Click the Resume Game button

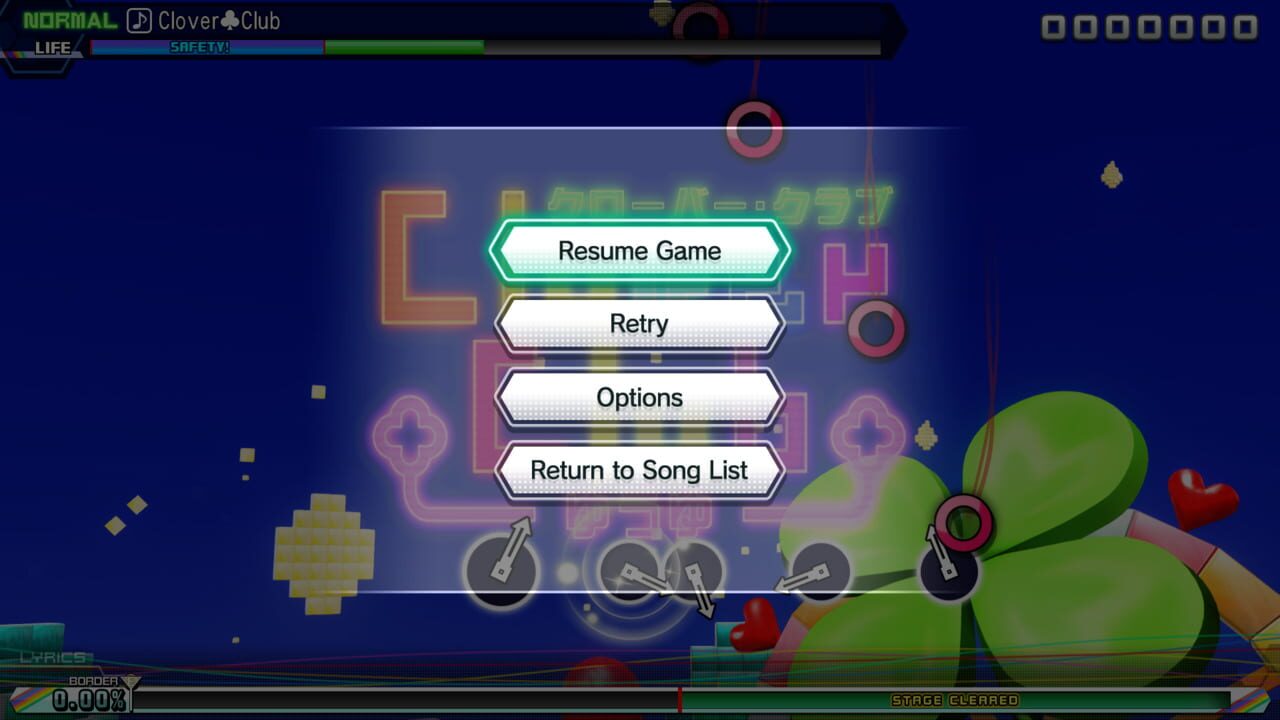639,250
